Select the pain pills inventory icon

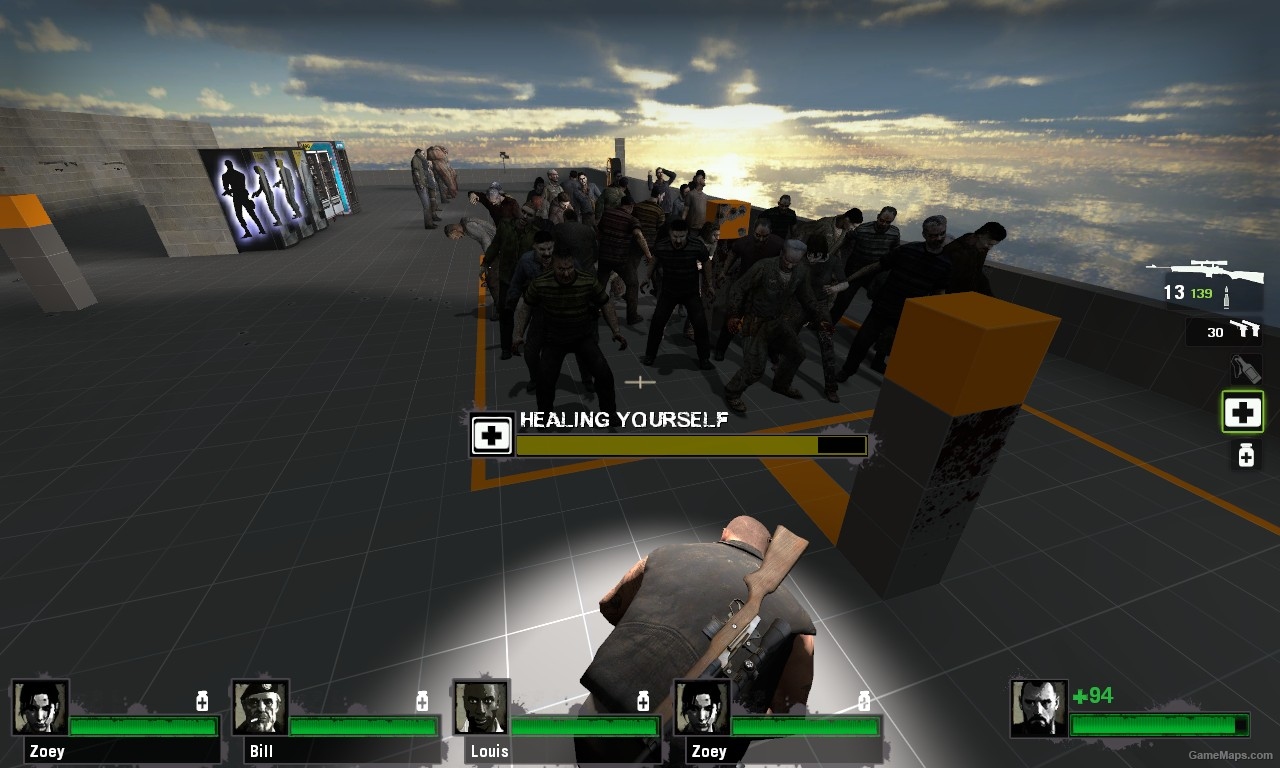1245,455
